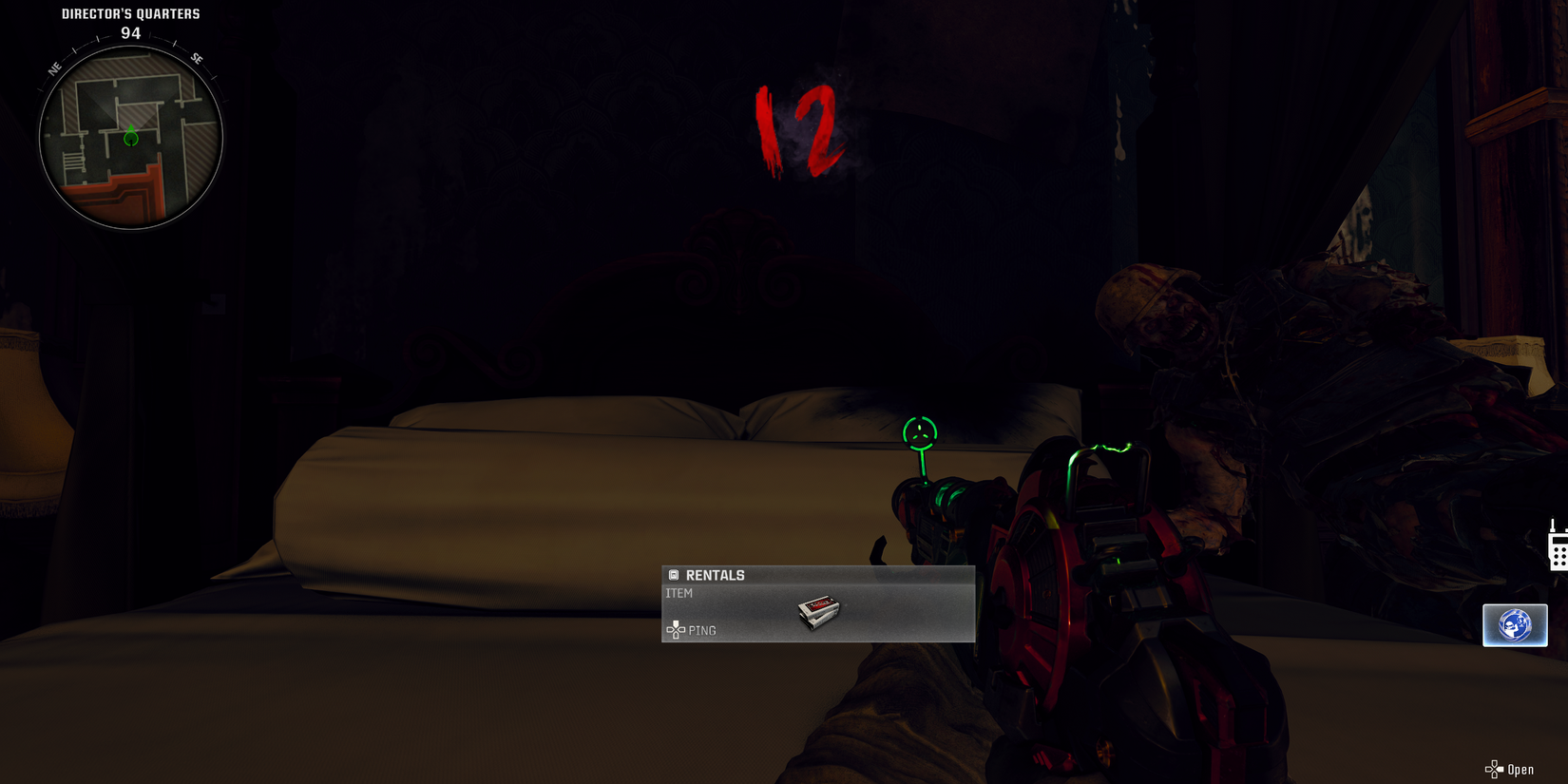
Task: Select the green player arrow on minimap
Action: [130, 139]
